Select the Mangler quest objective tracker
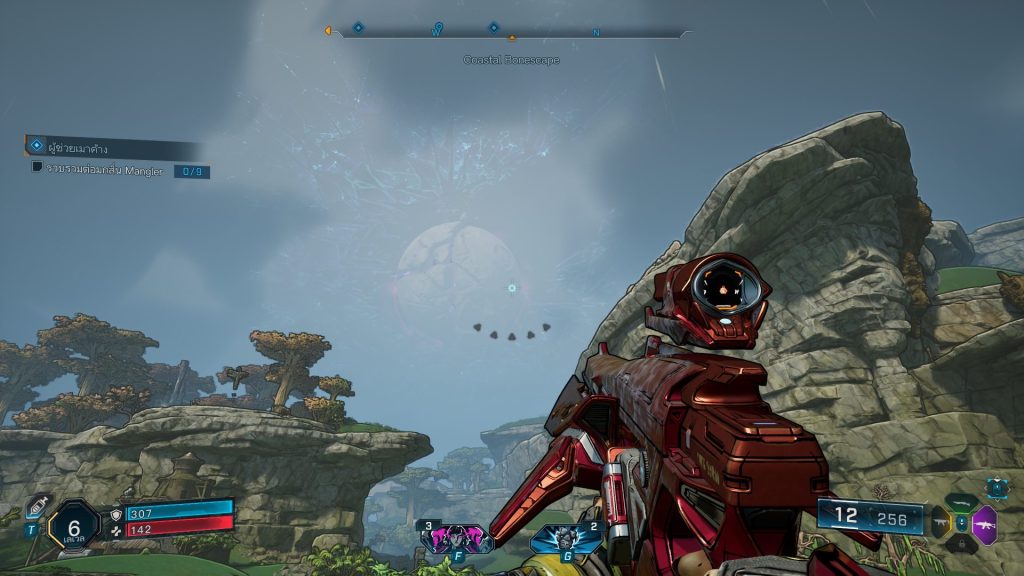 [x=120, y=169]
